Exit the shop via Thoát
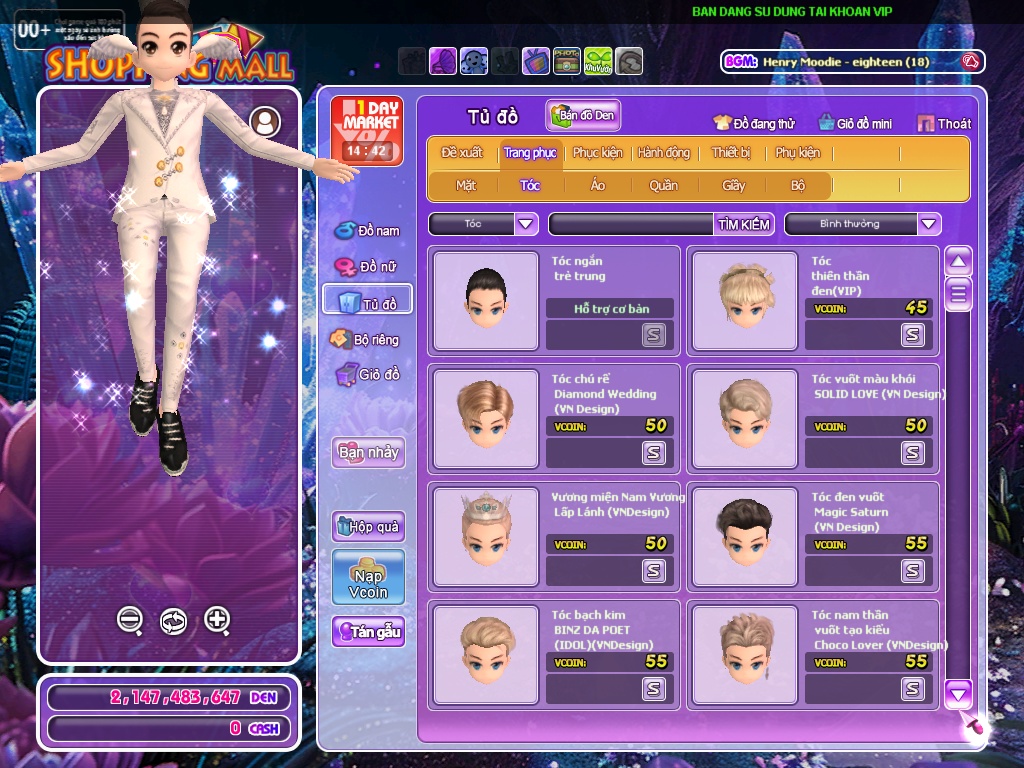Image resolution: width=1024 pixels, height=768 pixels. point(944,123)
